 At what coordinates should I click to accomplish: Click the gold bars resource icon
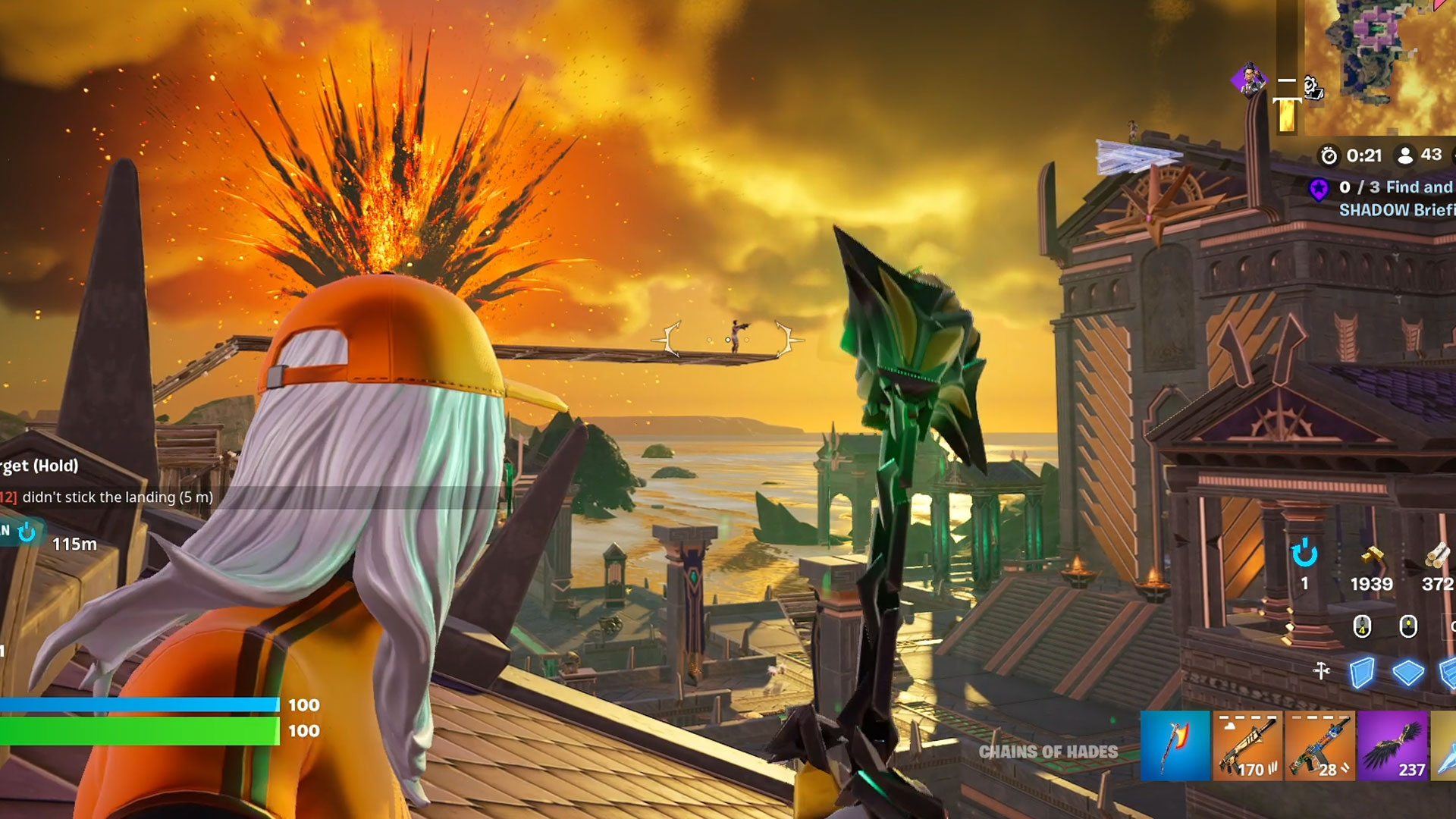coord(1371,557)
